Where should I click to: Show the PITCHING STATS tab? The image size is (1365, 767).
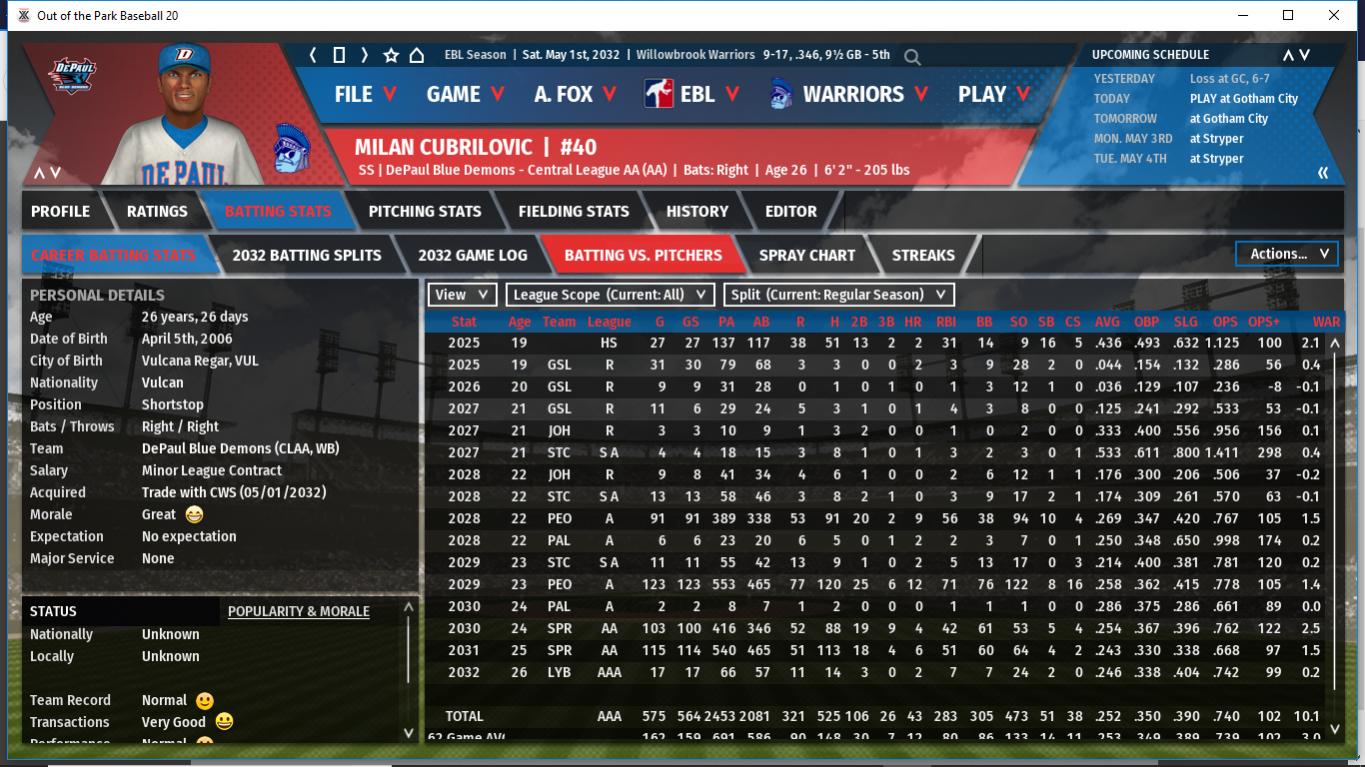[424, 211]
